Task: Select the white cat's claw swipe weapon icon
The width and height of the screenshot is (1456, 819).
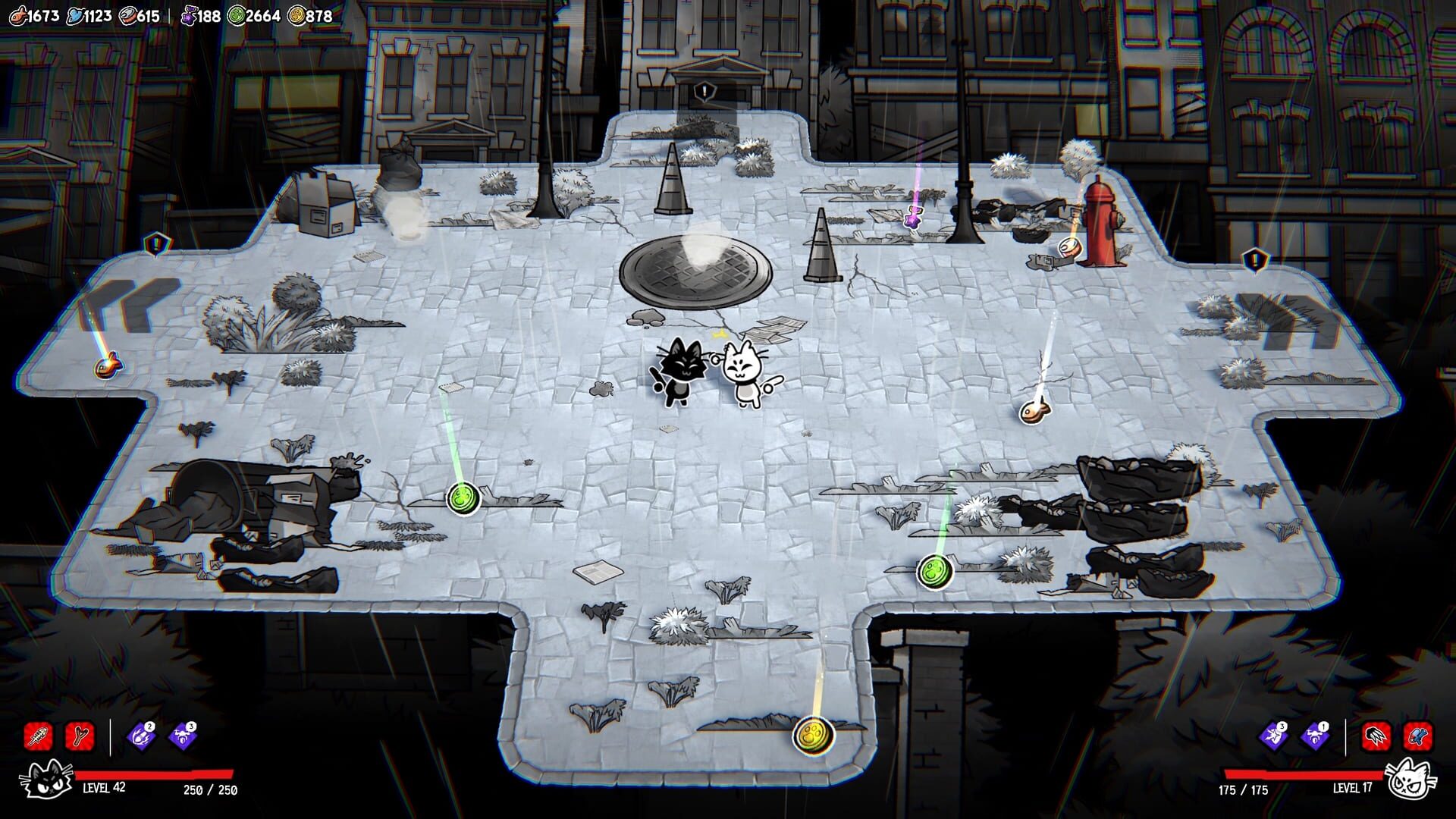Action: coord(1376,736)
